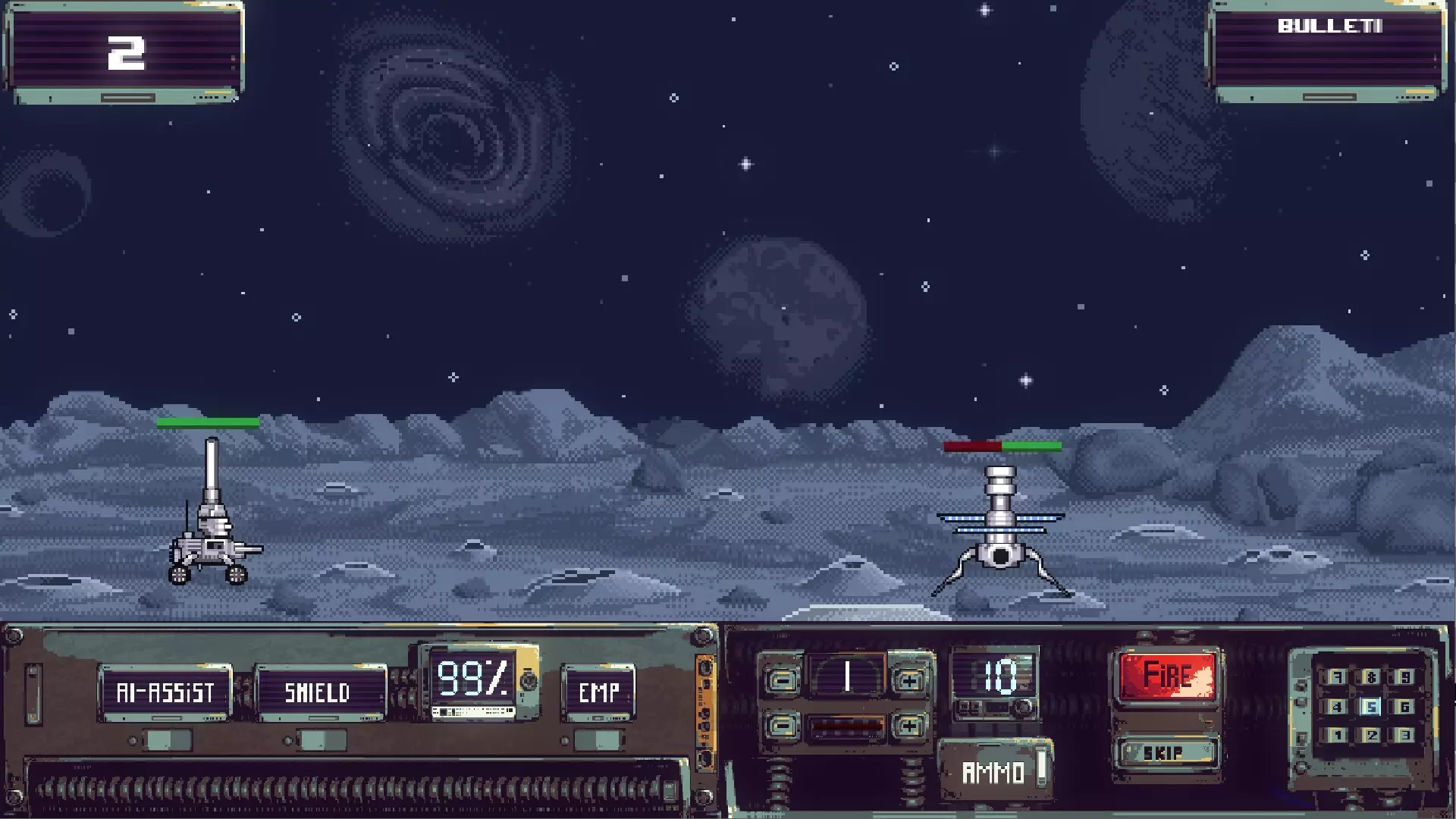The image size is (1456, 819).
Task: Open the AMMO selector
Action: click(x=994, y=772)
